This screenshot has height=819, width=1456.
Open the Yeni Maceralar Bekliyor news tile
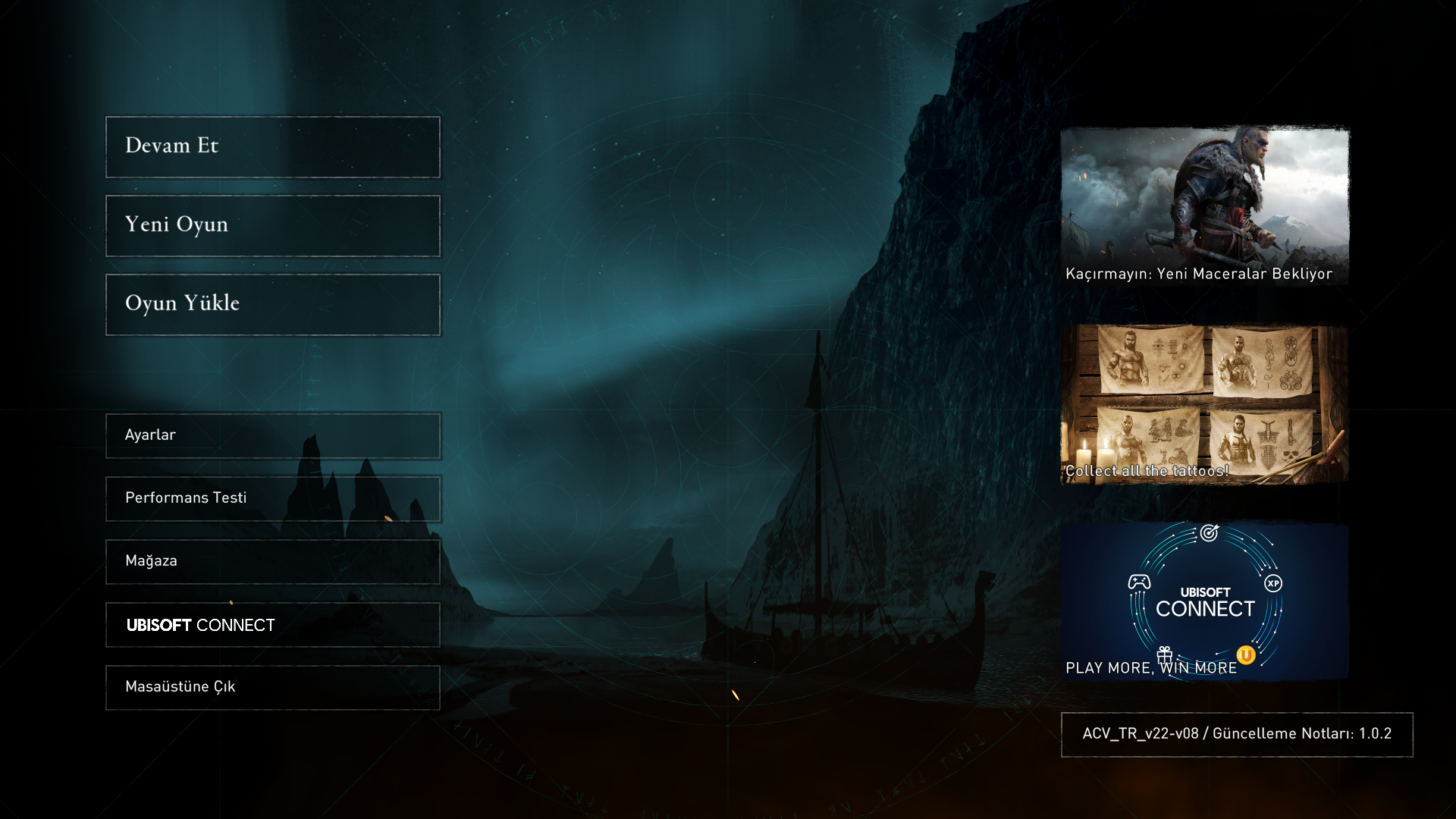[x=1204, y=206]
